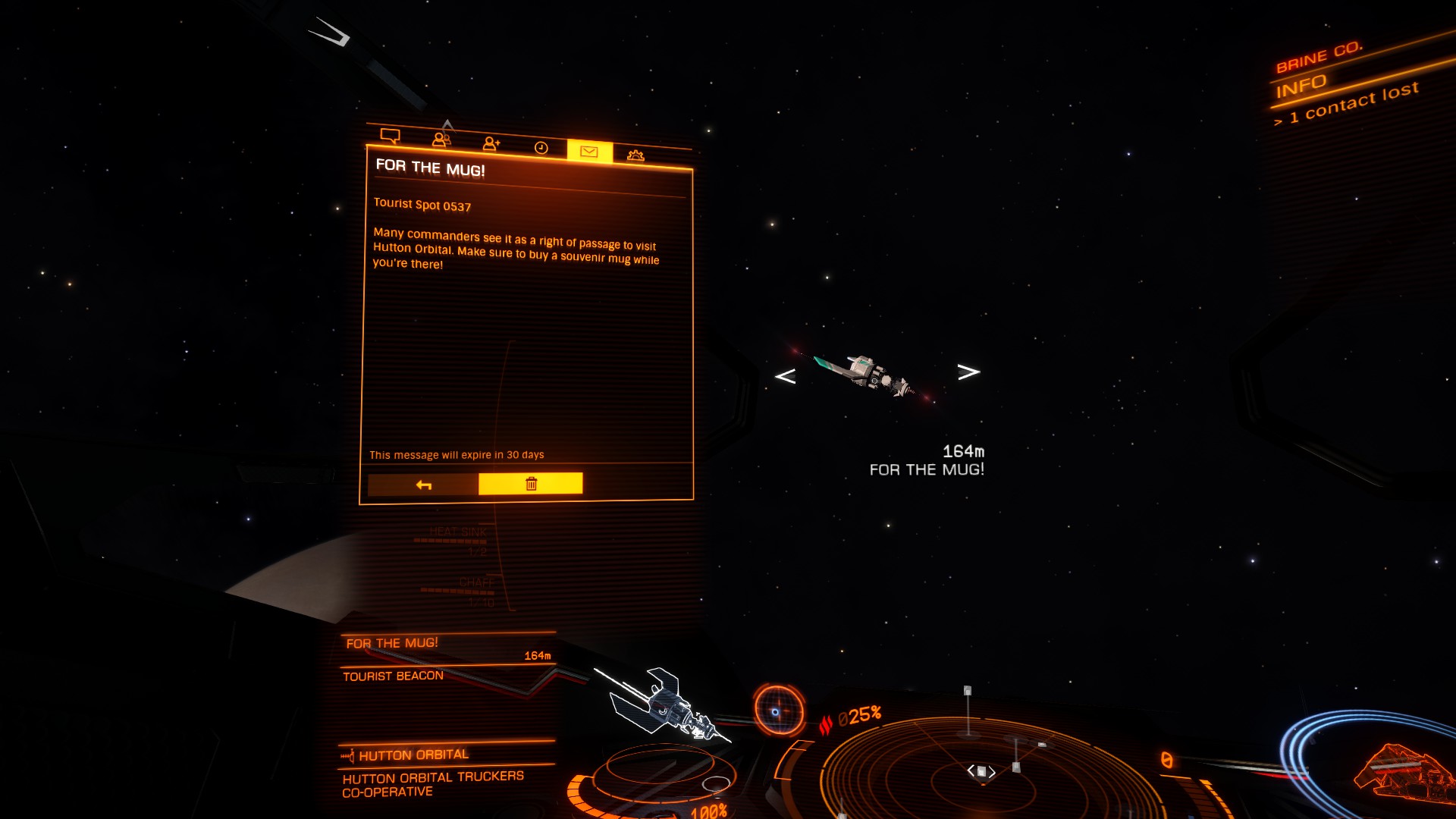
Task: Delete the message with the trash button
Action: click(x=531, y=484)
